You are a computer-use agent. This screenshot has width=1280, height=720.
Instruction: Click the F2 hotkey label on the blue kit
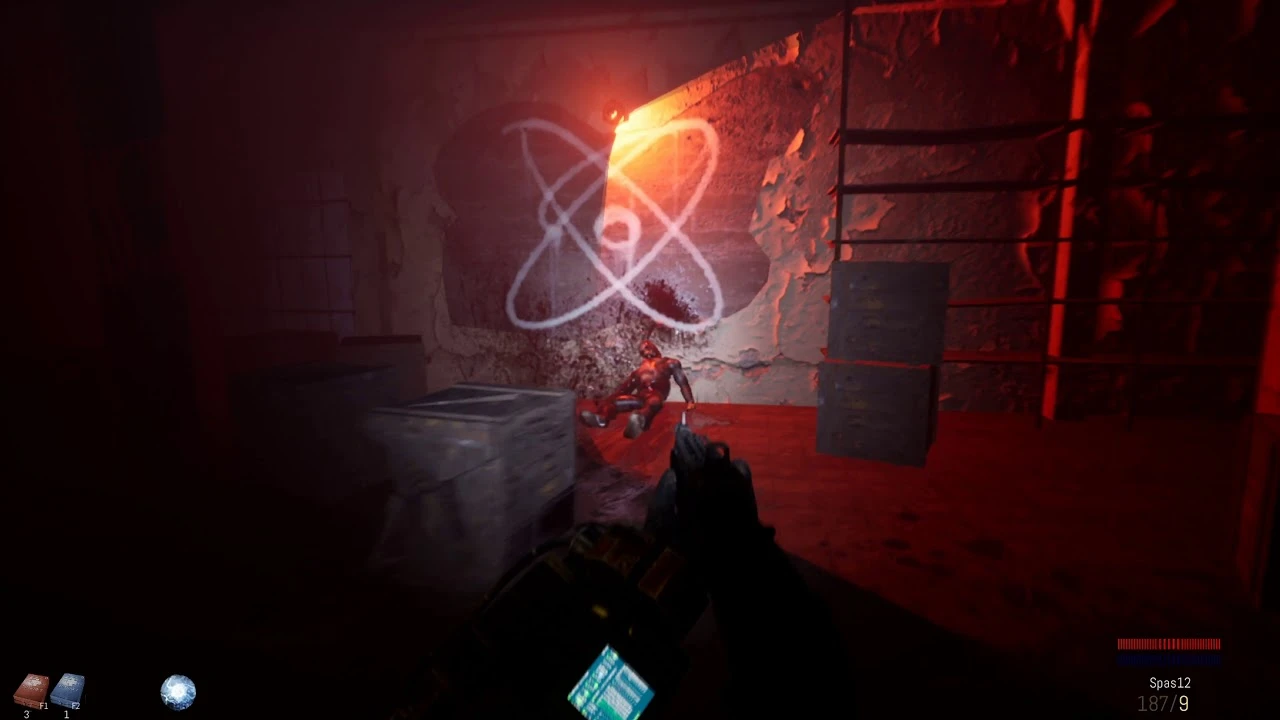(75, 705)
